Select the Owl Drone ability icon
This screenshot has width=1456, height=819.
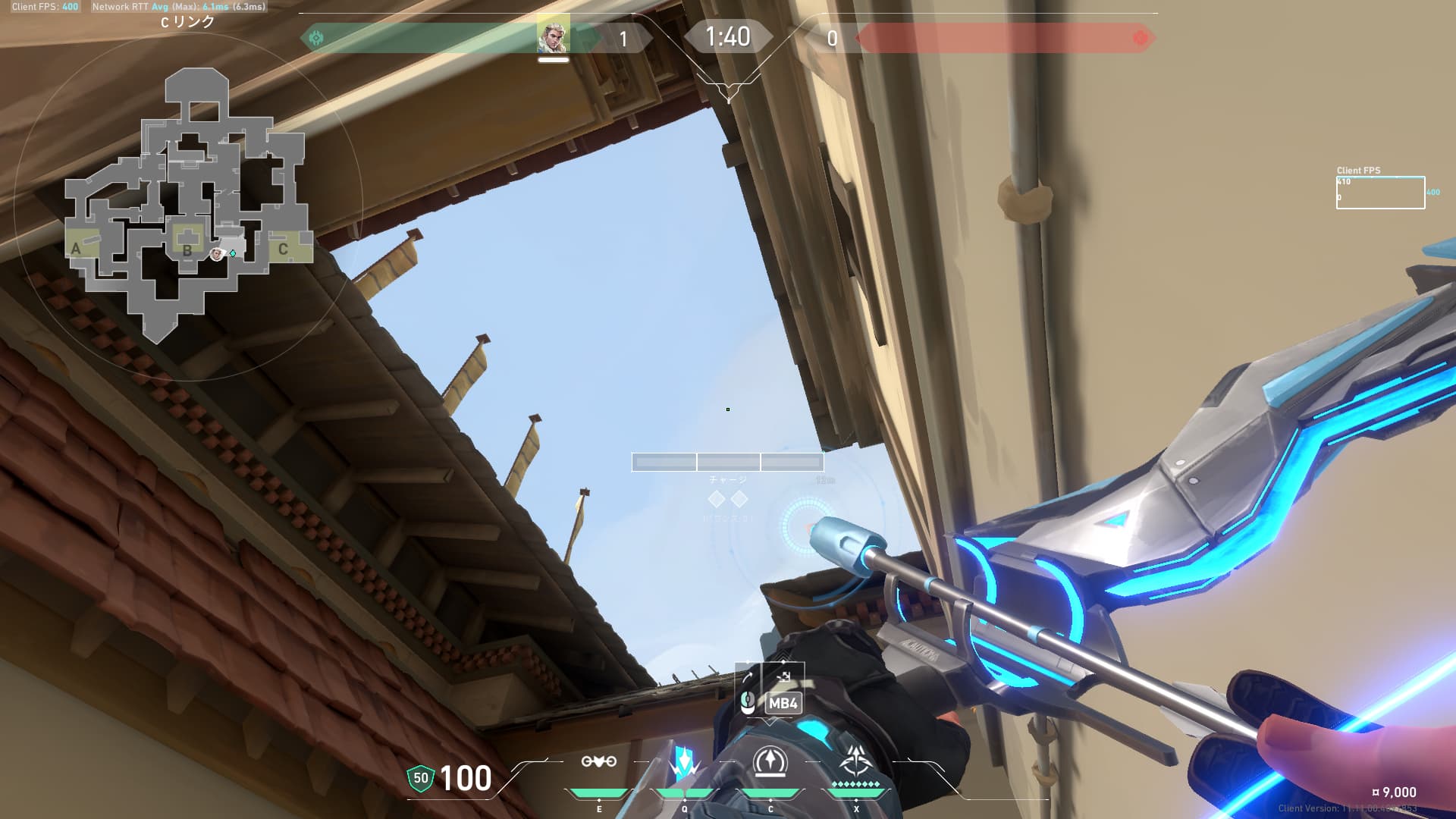pos(598,762)
